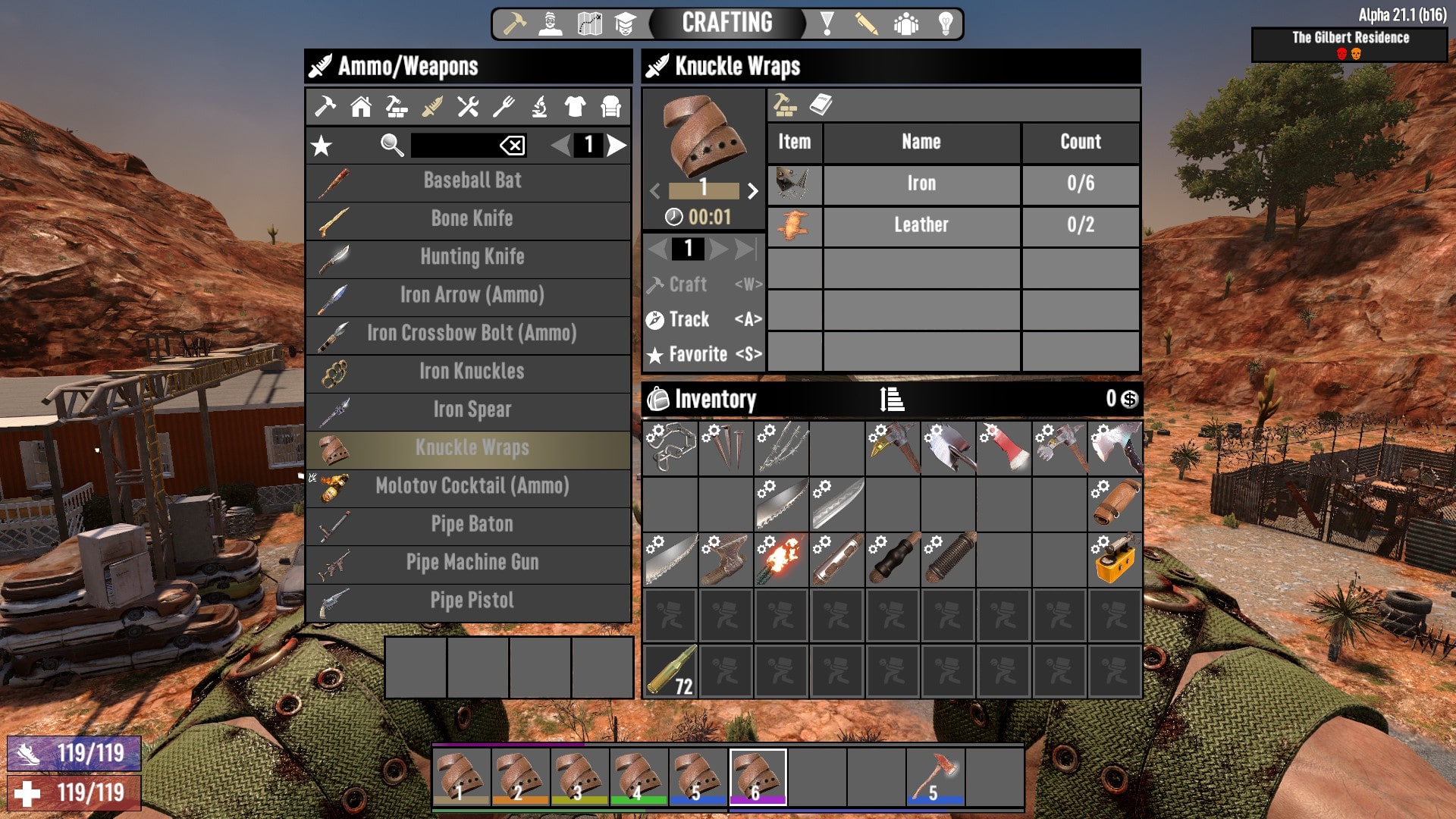Open the skills graduation cap tab
1456x819 pixels.
(x=625, y=24)
